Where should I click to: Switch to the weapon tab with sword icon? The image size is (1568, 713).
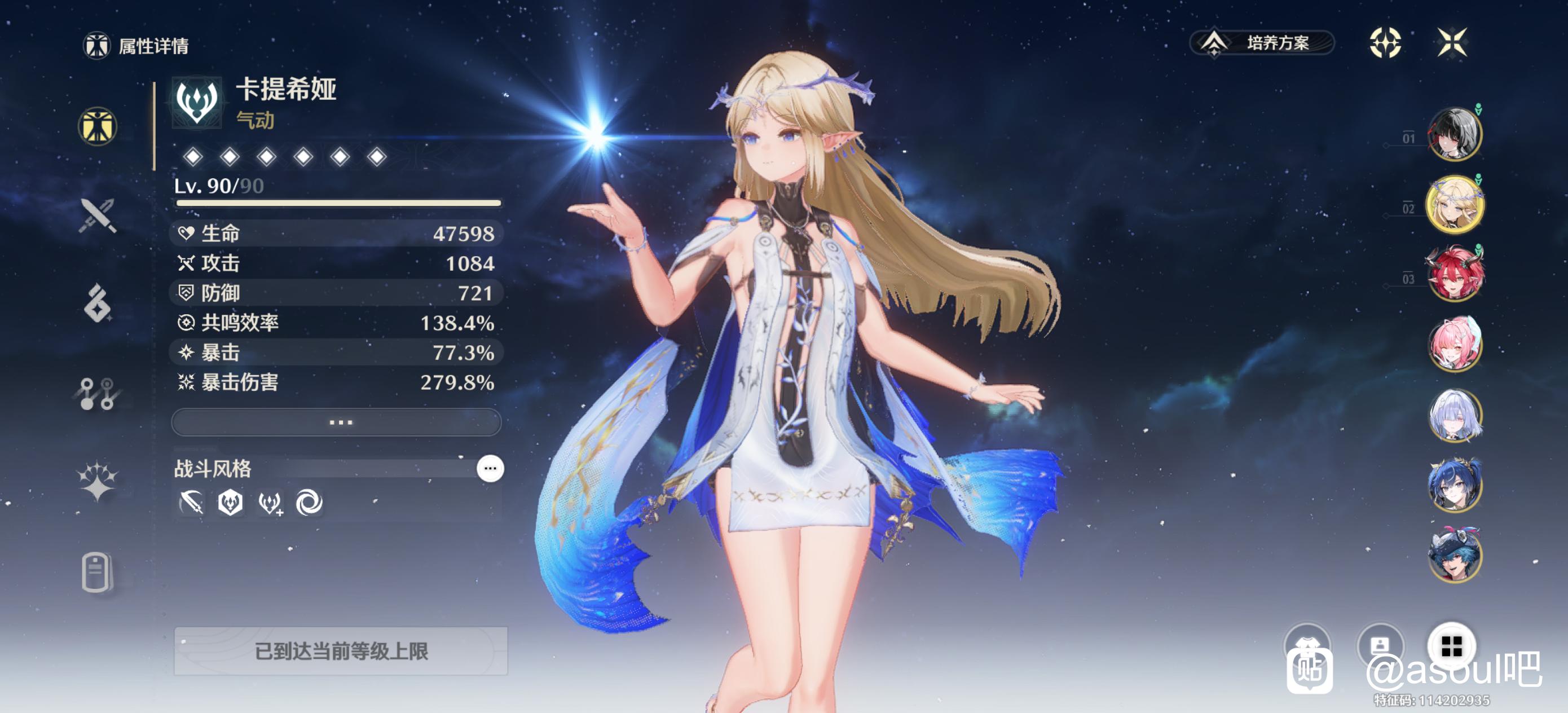pyautogui.click(x=98, y=215)
